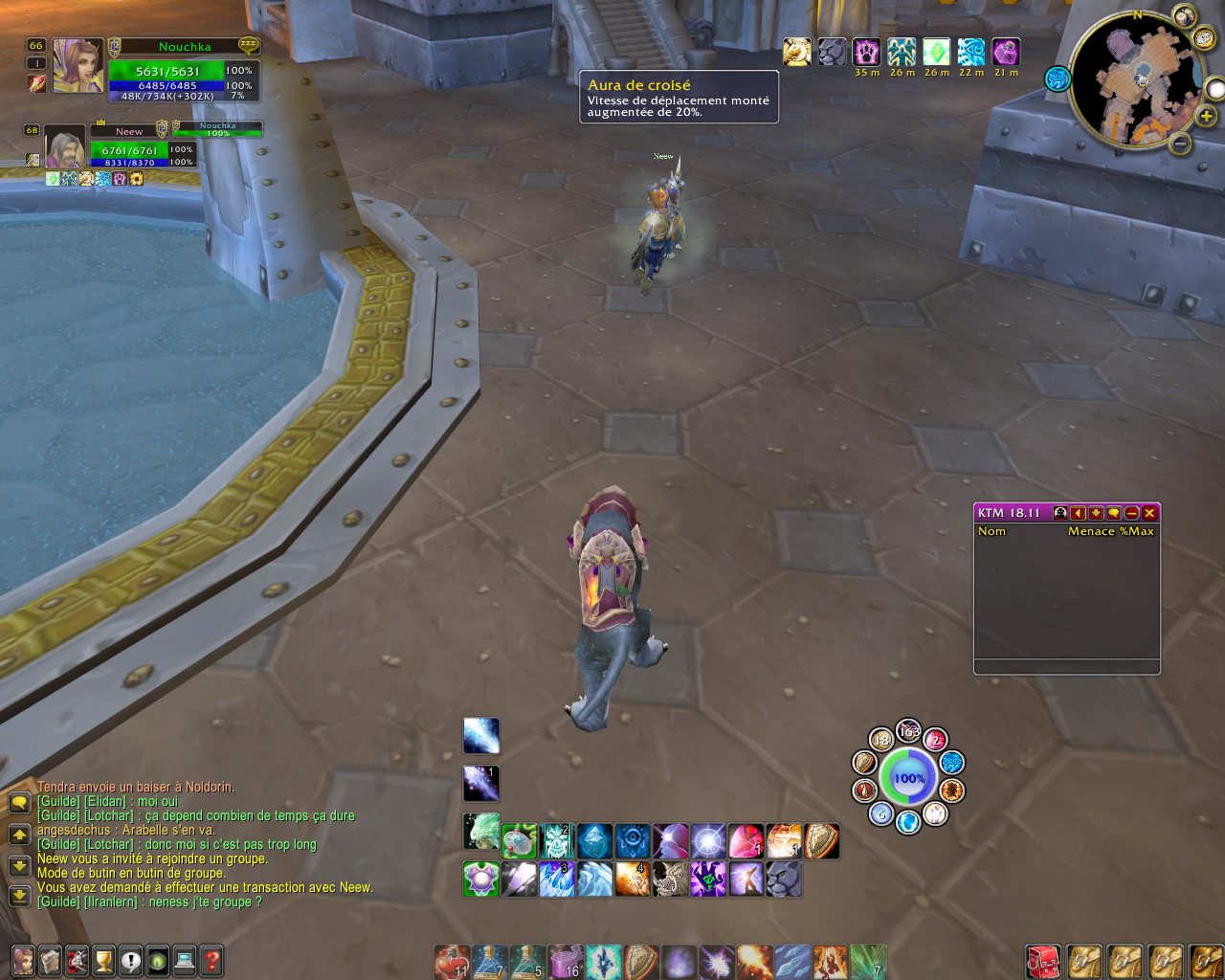Use the red mana gem slot
The image size is (1225, 980).
(x=746, y=841)
